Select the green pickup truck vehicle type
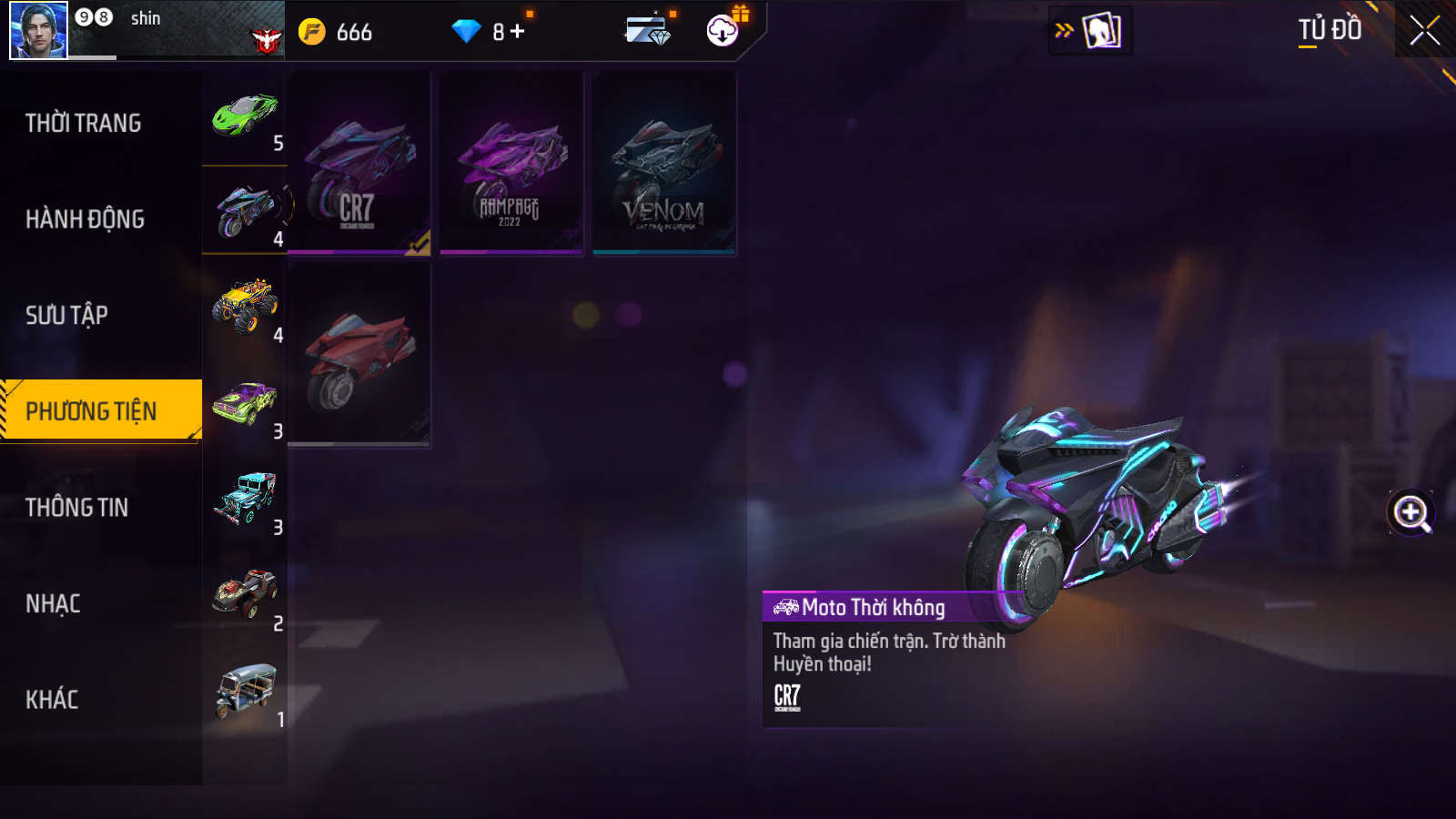This screenshot has height=819, width=1456. (x=245, y=405)
